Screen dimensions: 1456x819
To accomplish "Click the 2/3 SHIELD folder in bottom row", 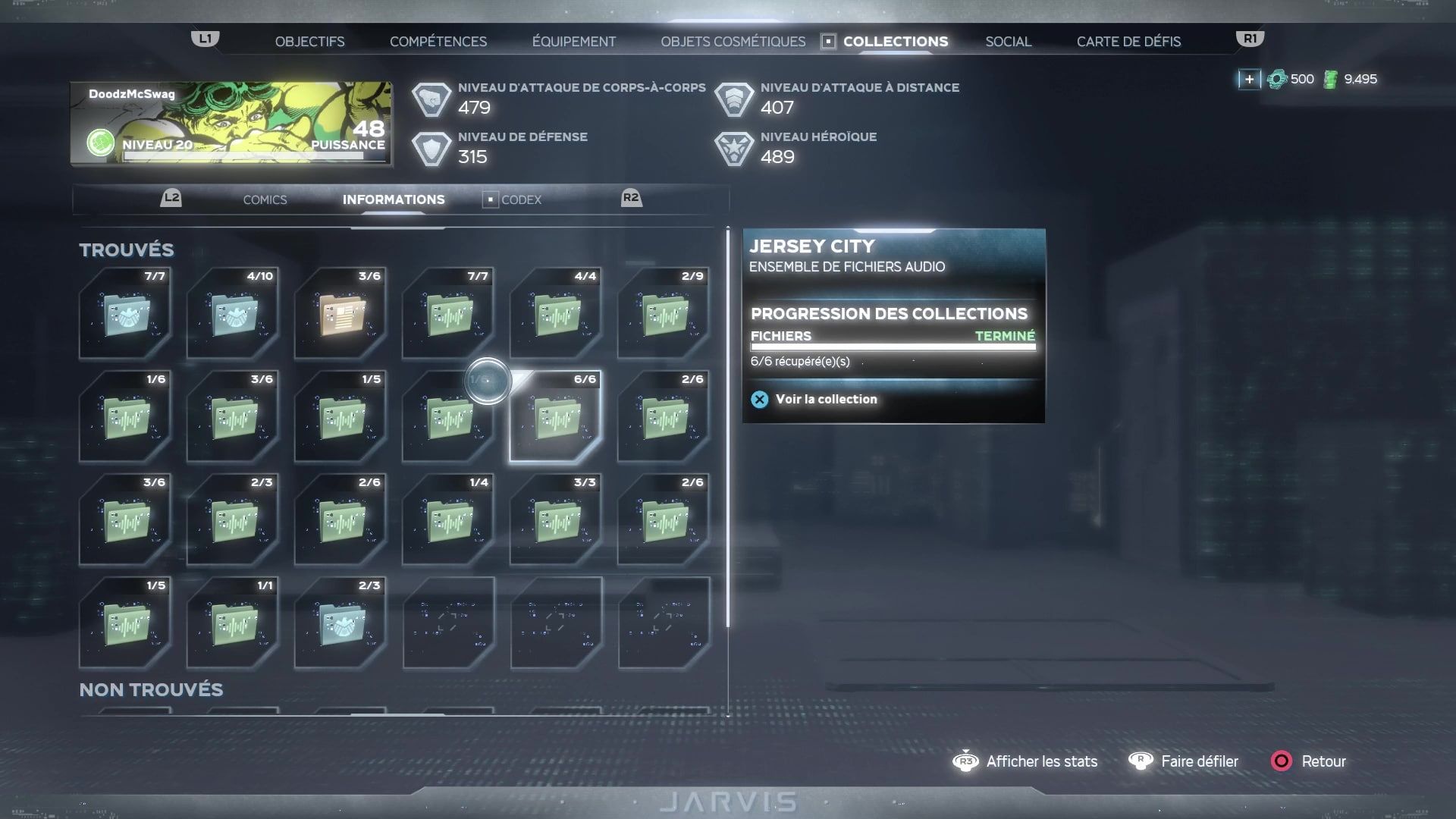I will 340,624.
